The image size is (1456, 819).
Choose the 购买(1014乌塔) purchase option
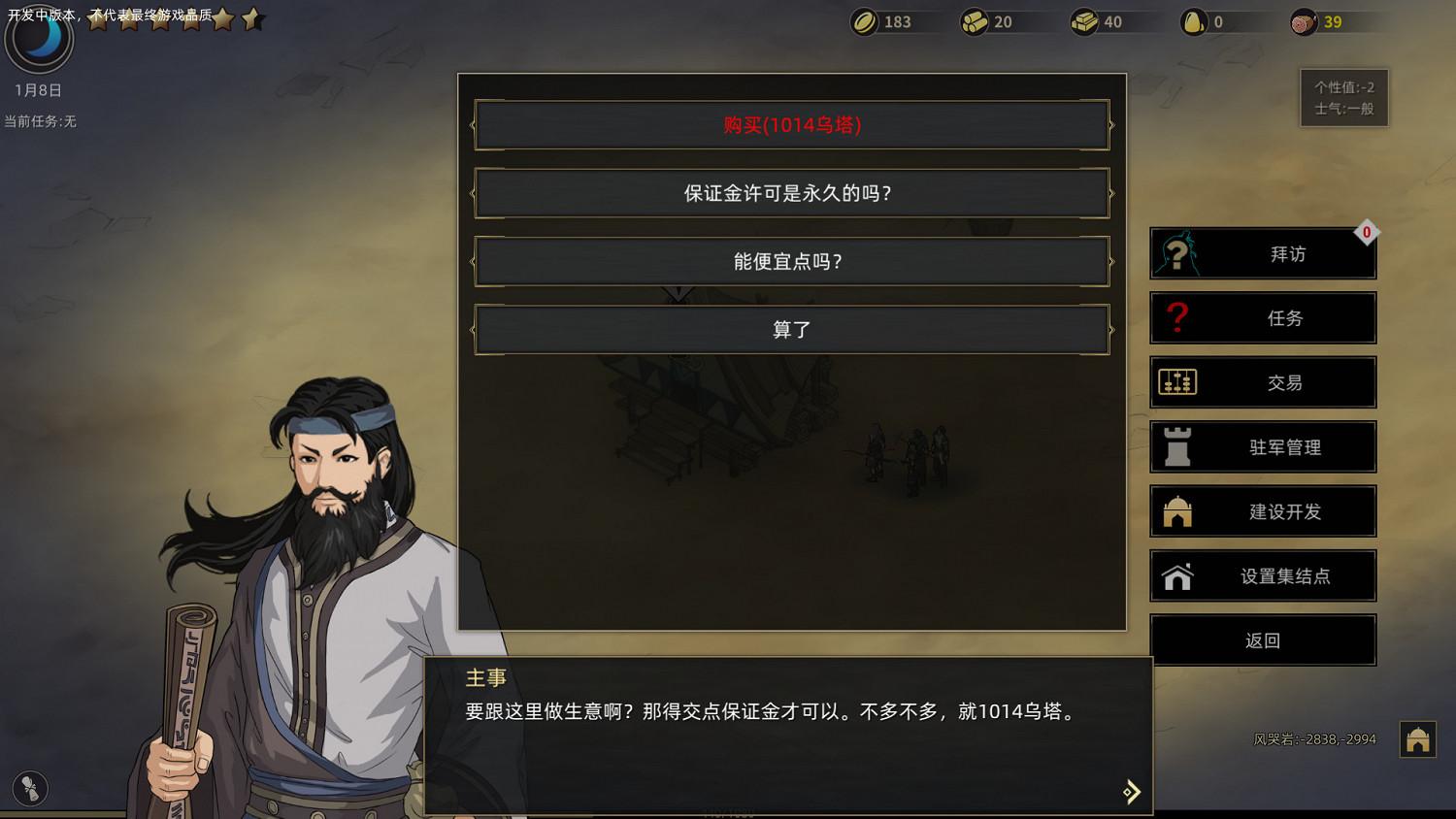791,124
